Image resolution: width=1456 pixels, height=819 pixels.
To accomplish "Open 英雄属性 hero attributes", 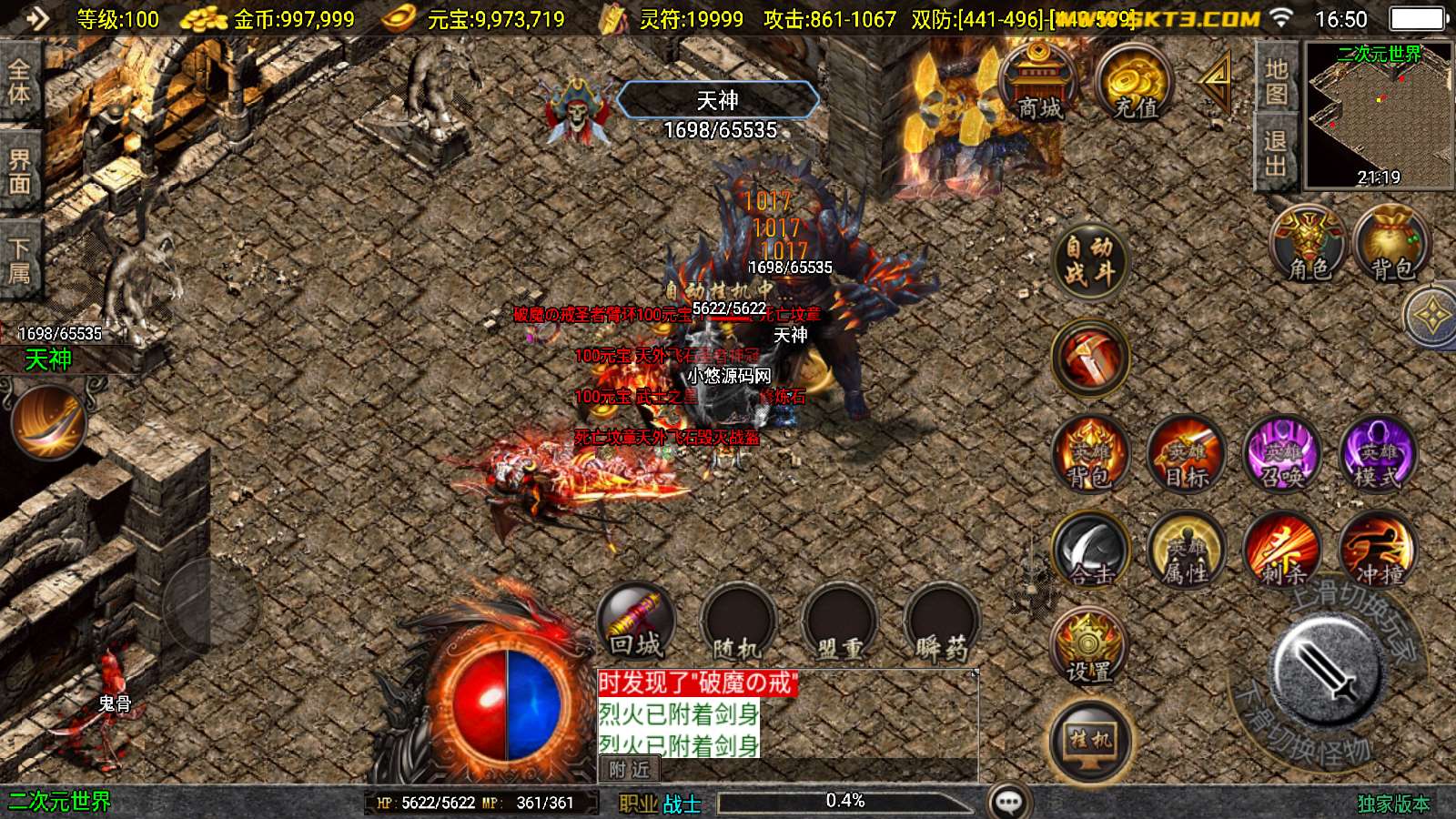I will pyautogui.click(x=1187, y=551).
